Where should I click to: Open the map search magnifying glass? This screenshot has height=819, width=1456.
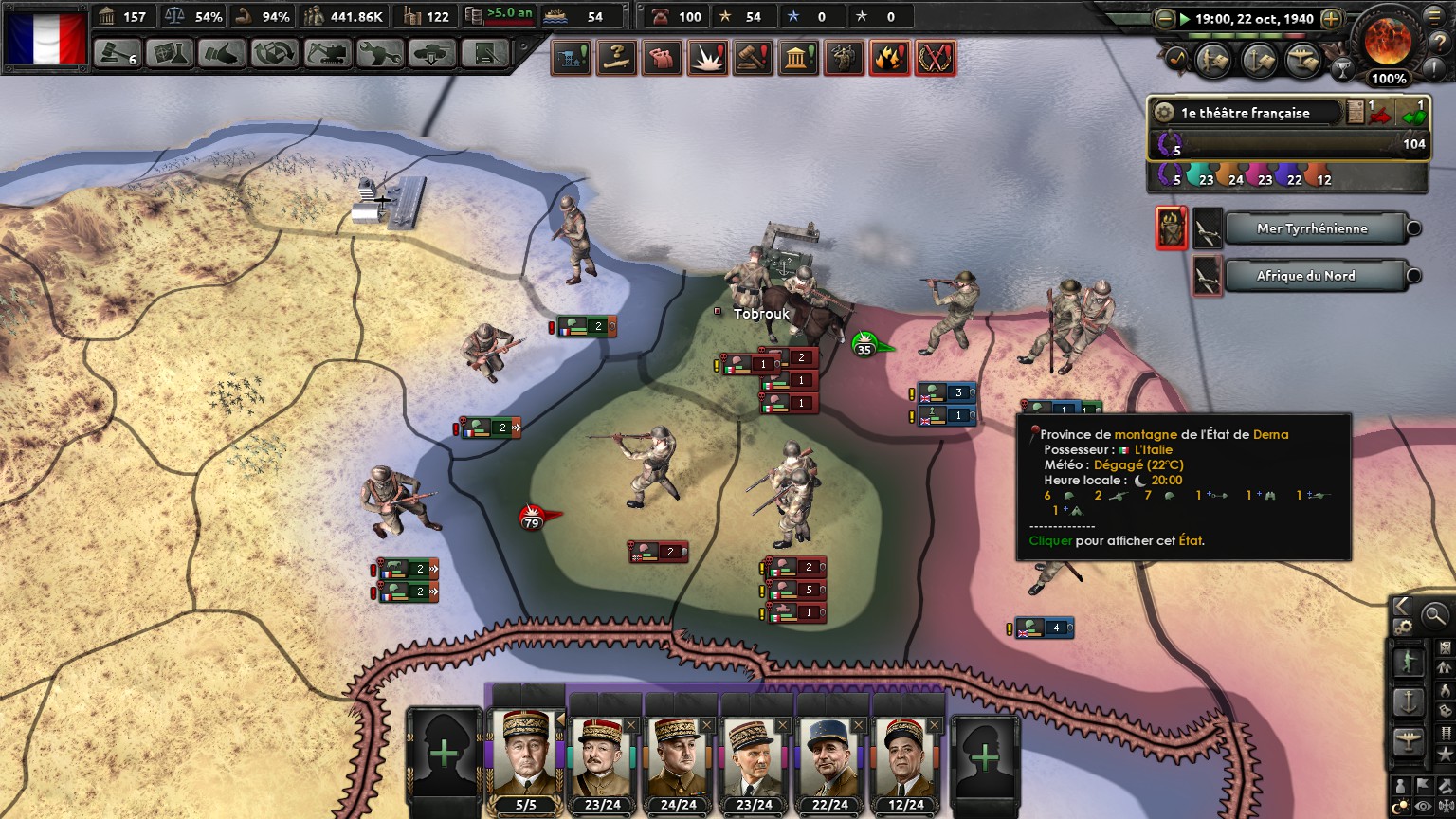coord(1435,615)
